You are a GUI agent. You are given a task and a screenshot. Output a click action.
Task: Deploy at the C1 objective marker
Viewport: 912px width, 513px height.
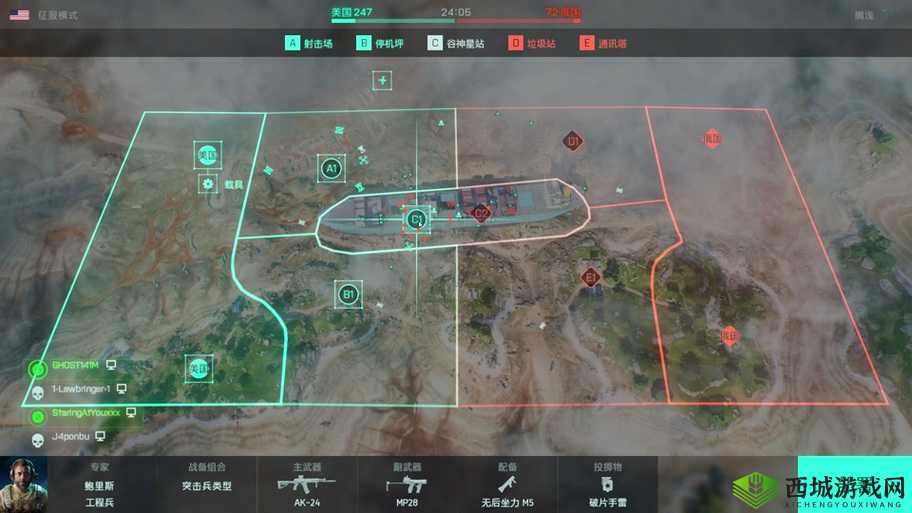click(416, 218)
